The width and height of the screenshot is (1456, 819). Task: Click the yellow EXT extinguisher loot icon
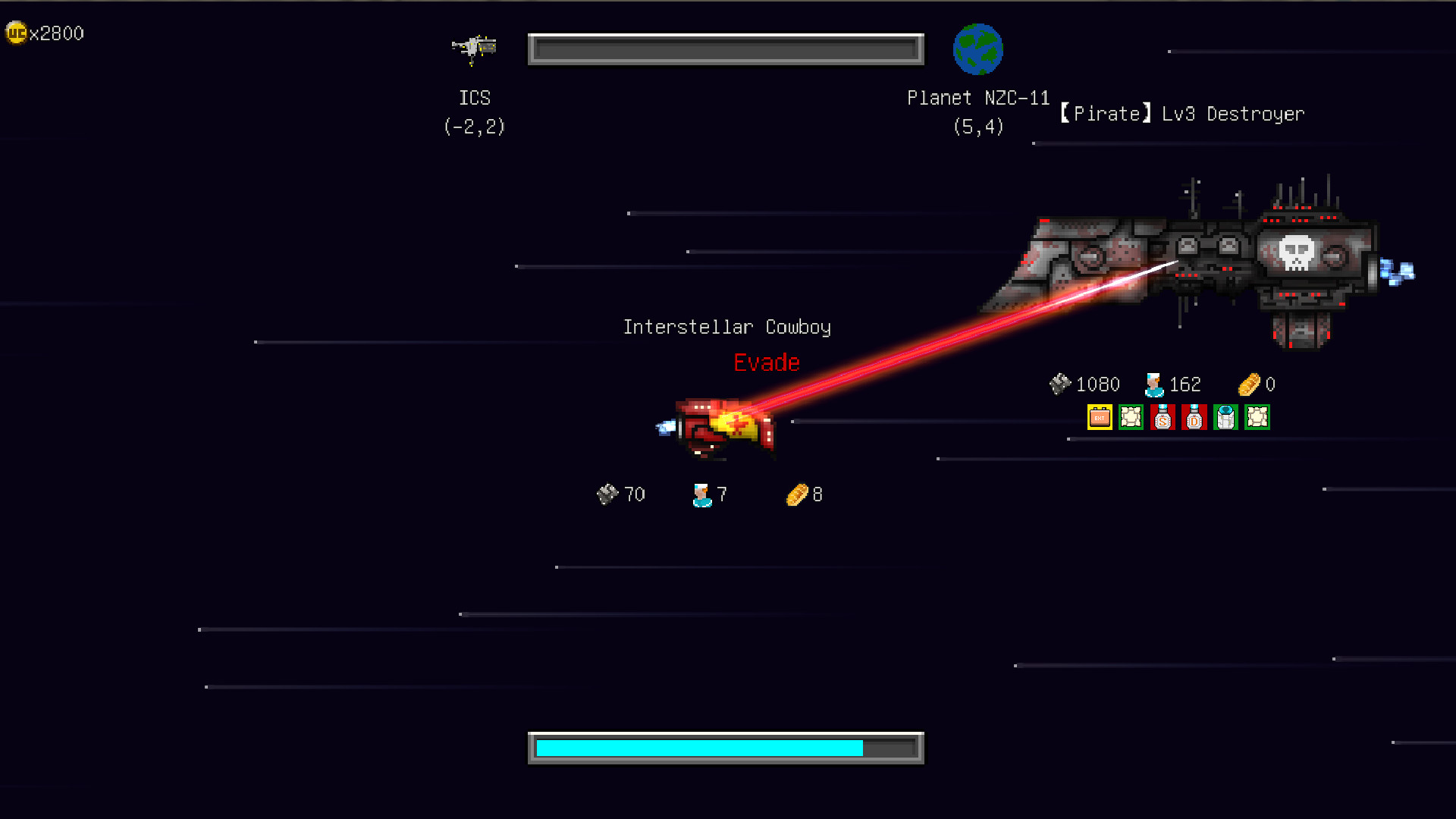[x=1099, y=417]
